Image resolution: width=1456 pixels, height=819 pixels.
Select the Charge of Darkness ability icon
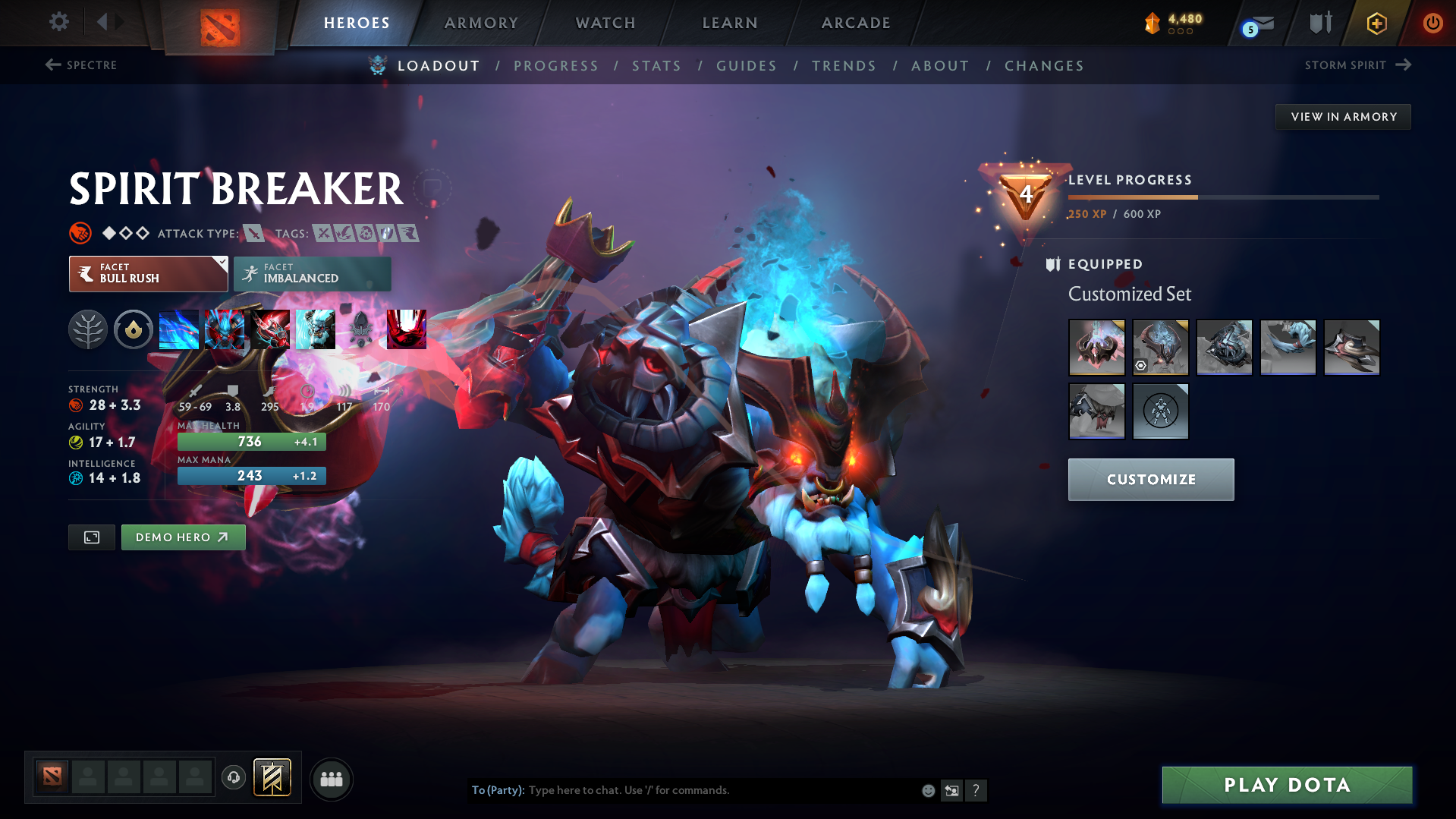coord(179,329)
